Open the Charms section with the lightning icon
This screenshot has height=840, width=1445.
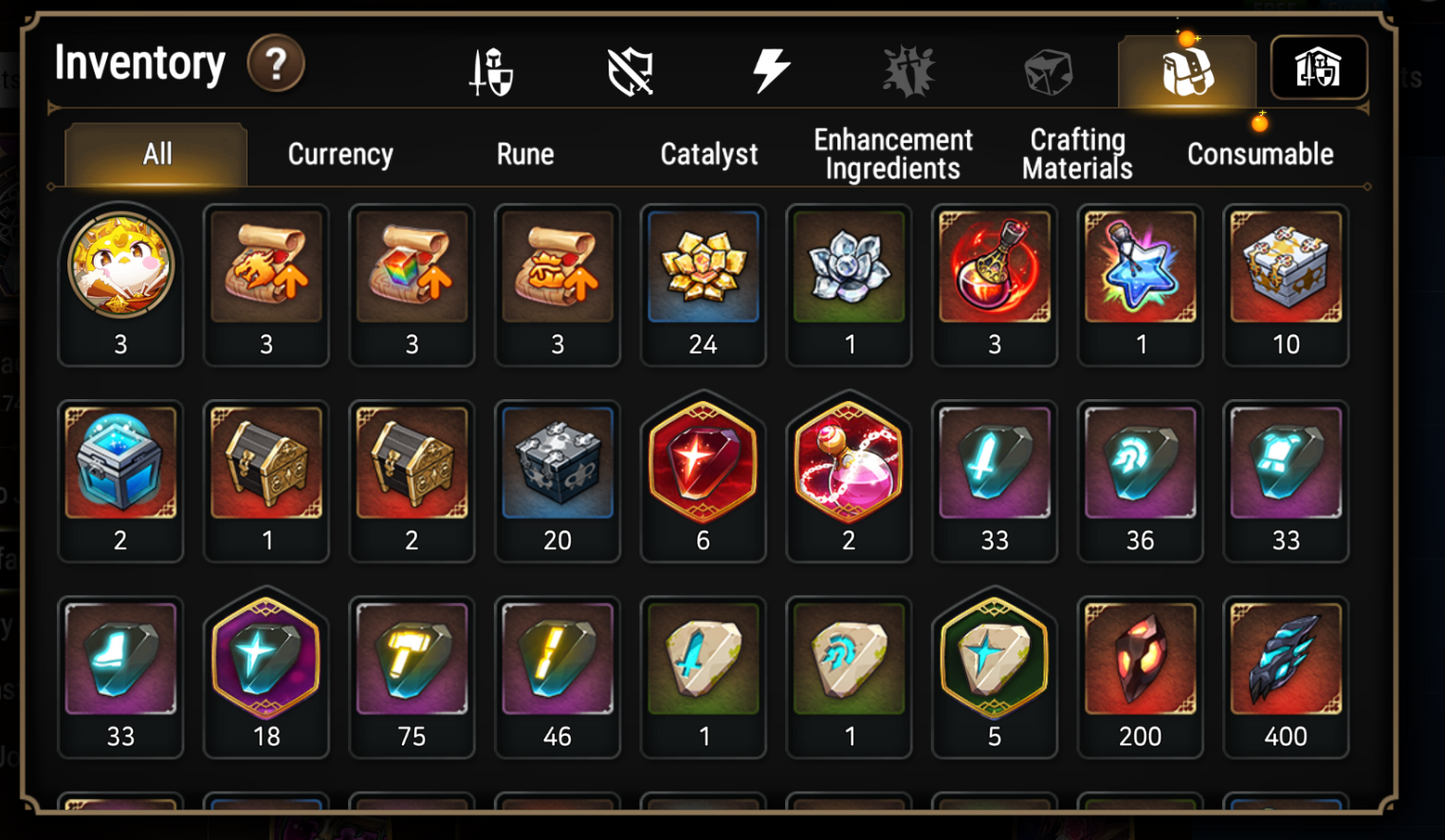point(770,68)
